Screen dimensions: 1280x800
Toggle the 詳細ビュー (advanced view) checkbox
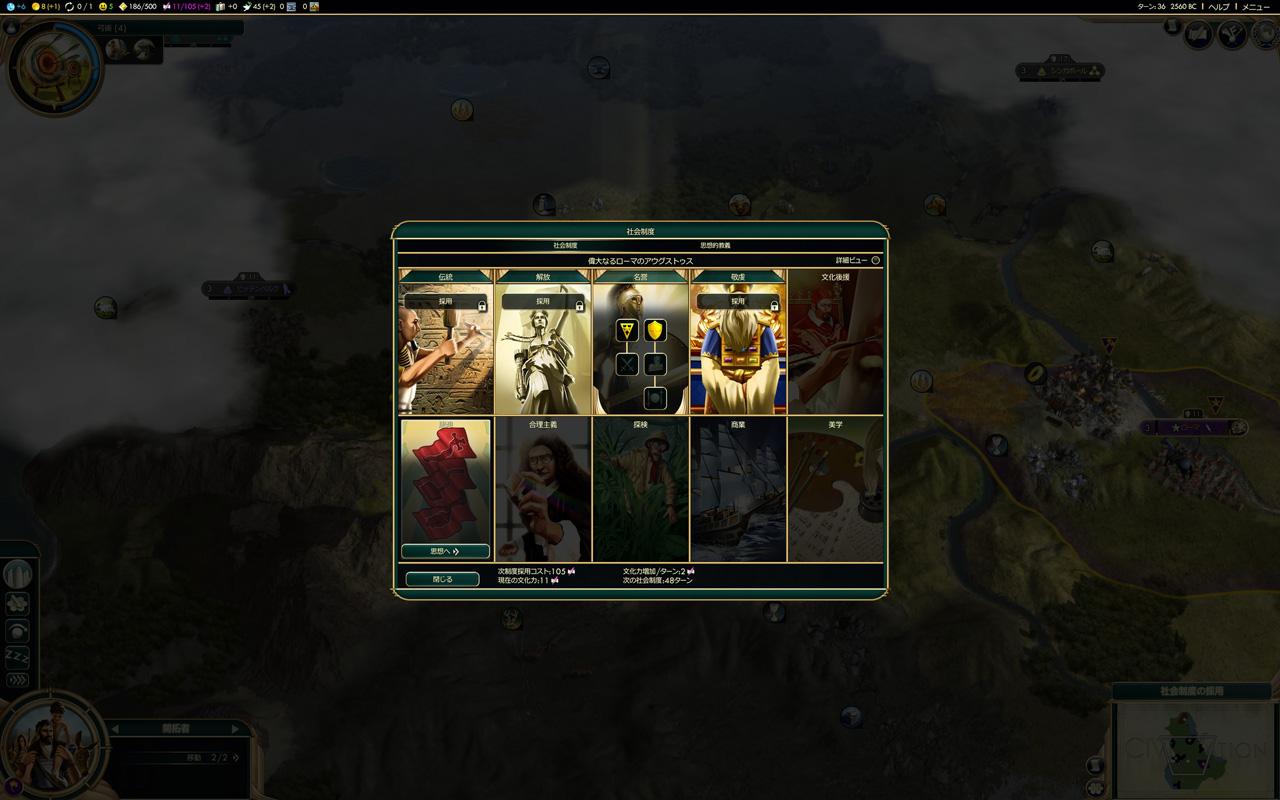[x=875, y=260]
